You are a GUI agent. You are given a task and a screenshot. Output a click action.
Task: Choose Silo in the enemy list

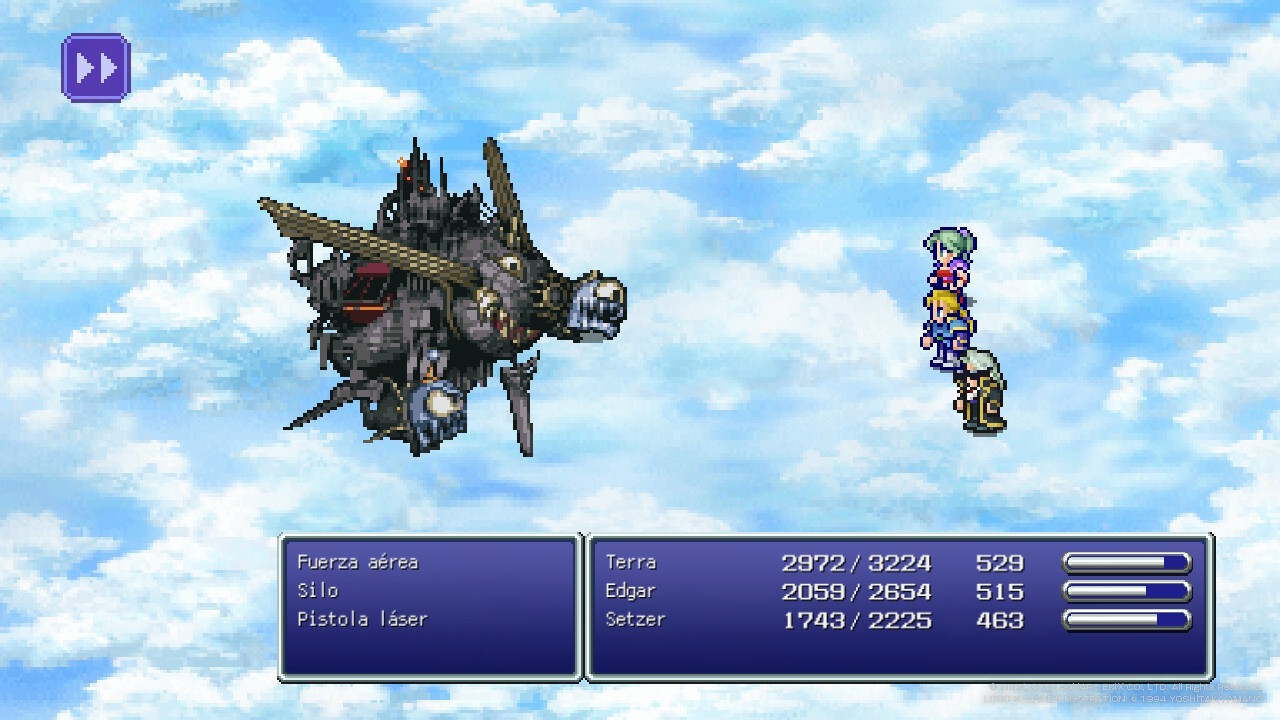pos(318,591)
